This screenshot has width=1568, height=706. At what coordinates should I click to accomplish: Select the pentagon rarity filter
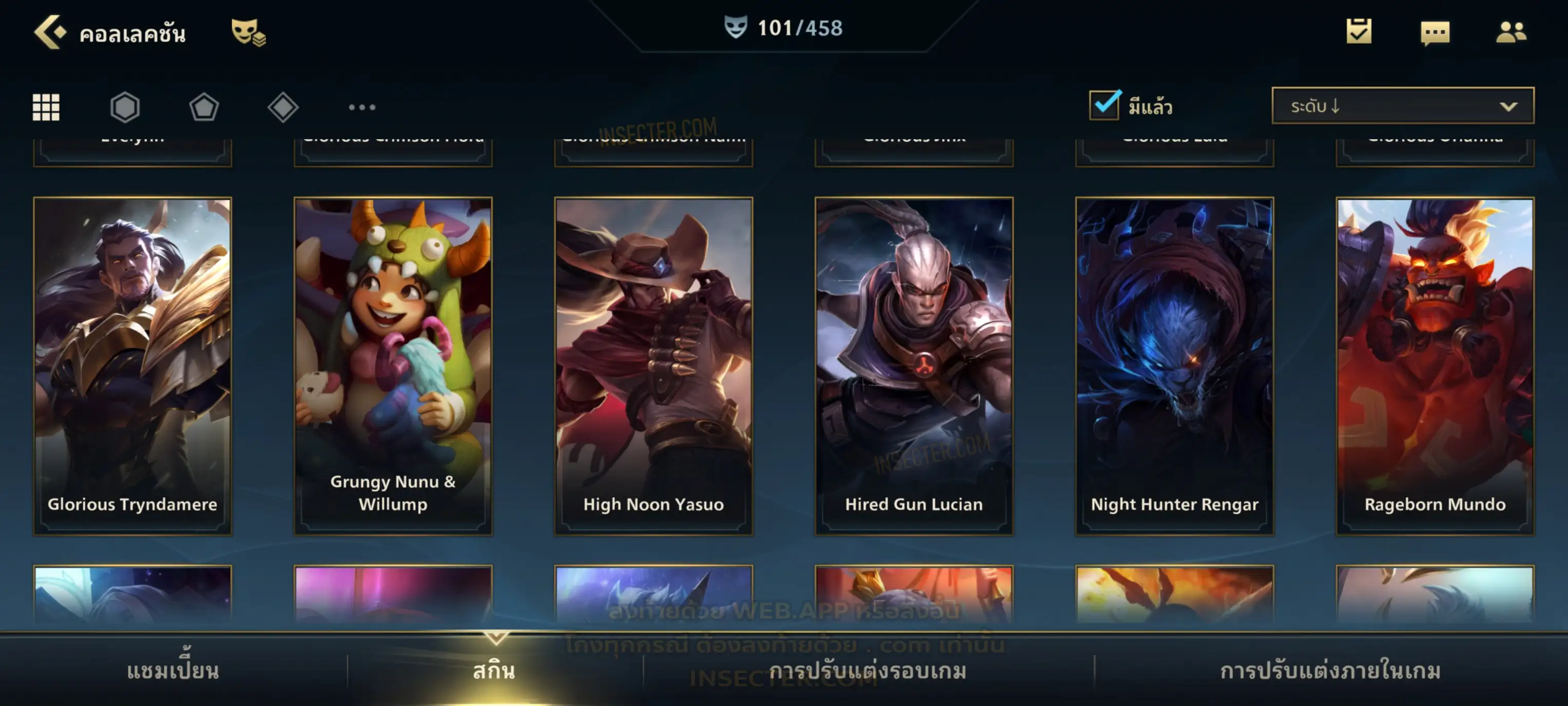click(204, 107)
